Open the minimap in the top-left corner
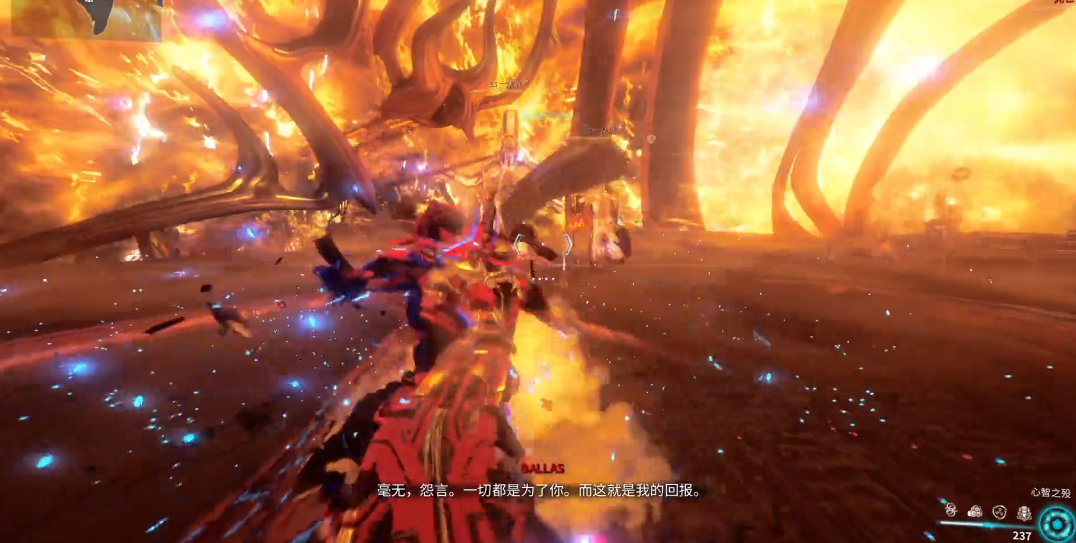This screenshot has height=543, width=1076. 85,20
